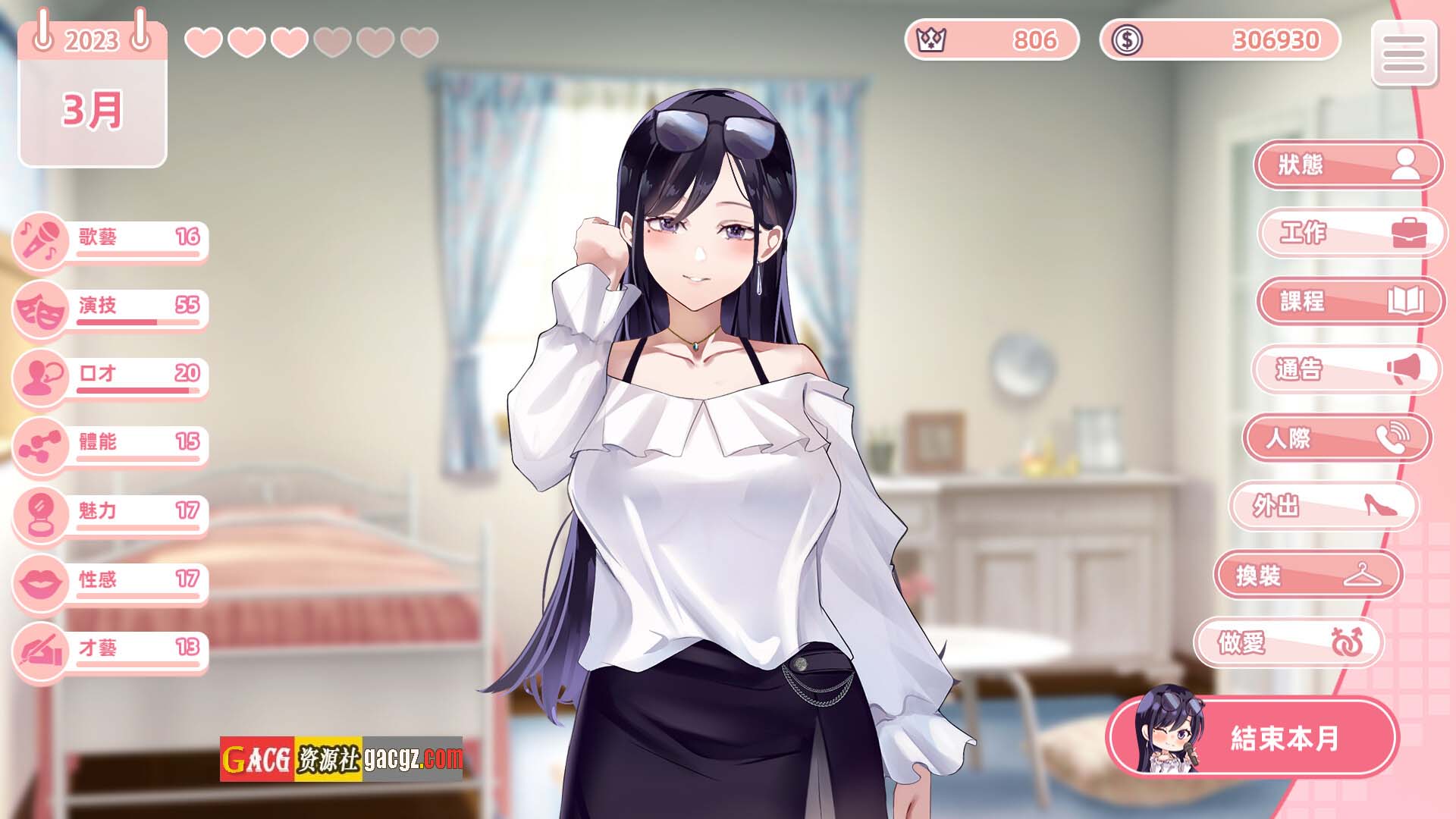Image resolution: width=1456 pixels, height=819 pixels.
Task: Open the hamburger menu
Action: pyautogui.click(x=1404, y=53)
